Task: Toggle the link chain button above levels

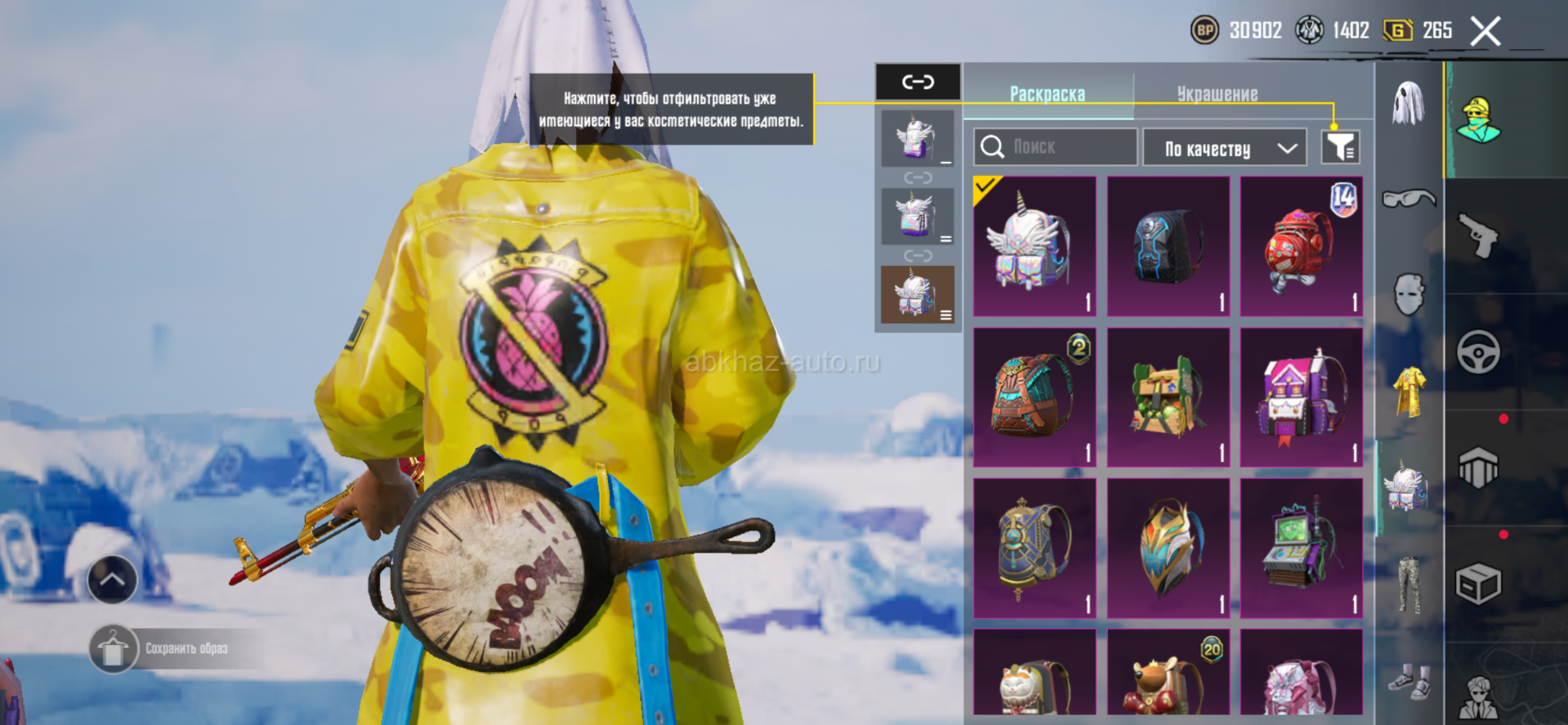Action: (x=918, y=82)
